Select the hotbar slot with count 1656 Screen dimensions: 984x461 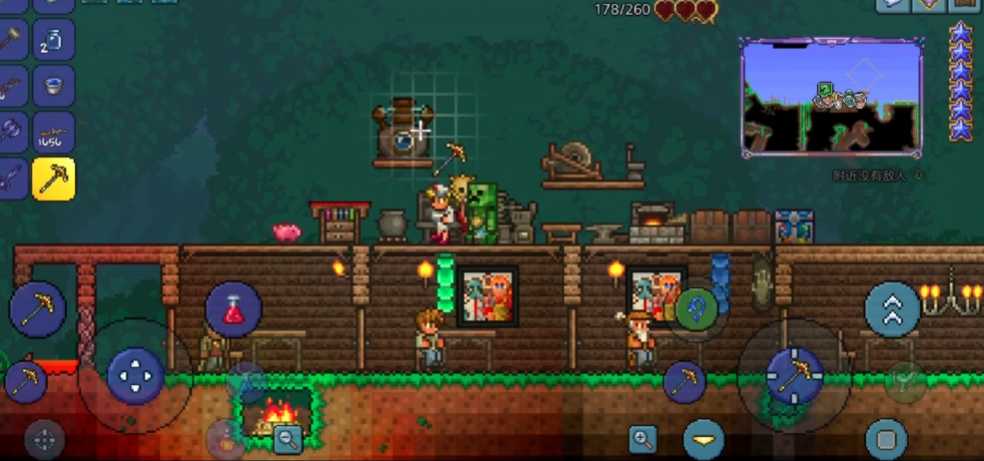pos(53,133)
